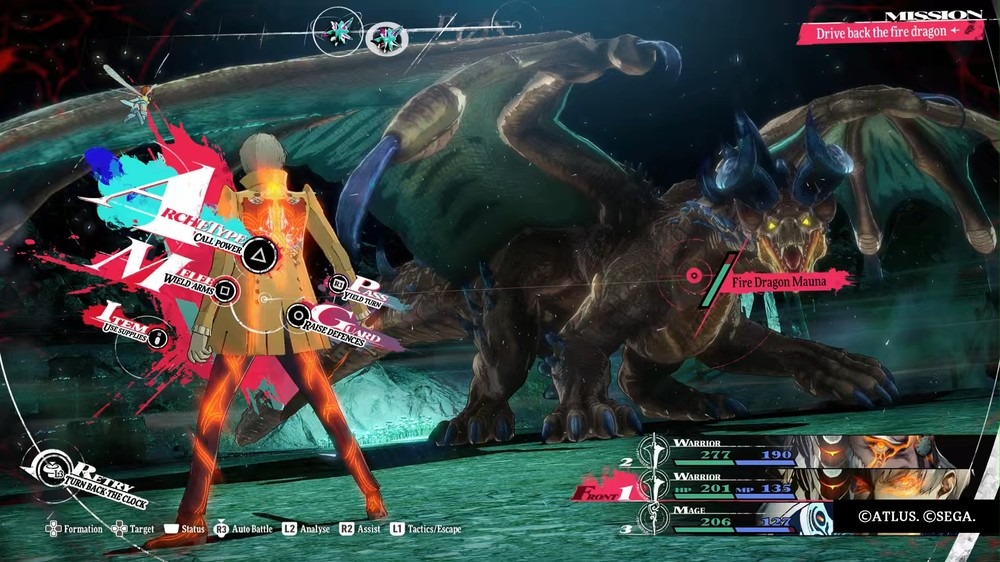This screenshot has width=1000, height=562.
Task: Select the Analyse option
Action: click(305, 528)
